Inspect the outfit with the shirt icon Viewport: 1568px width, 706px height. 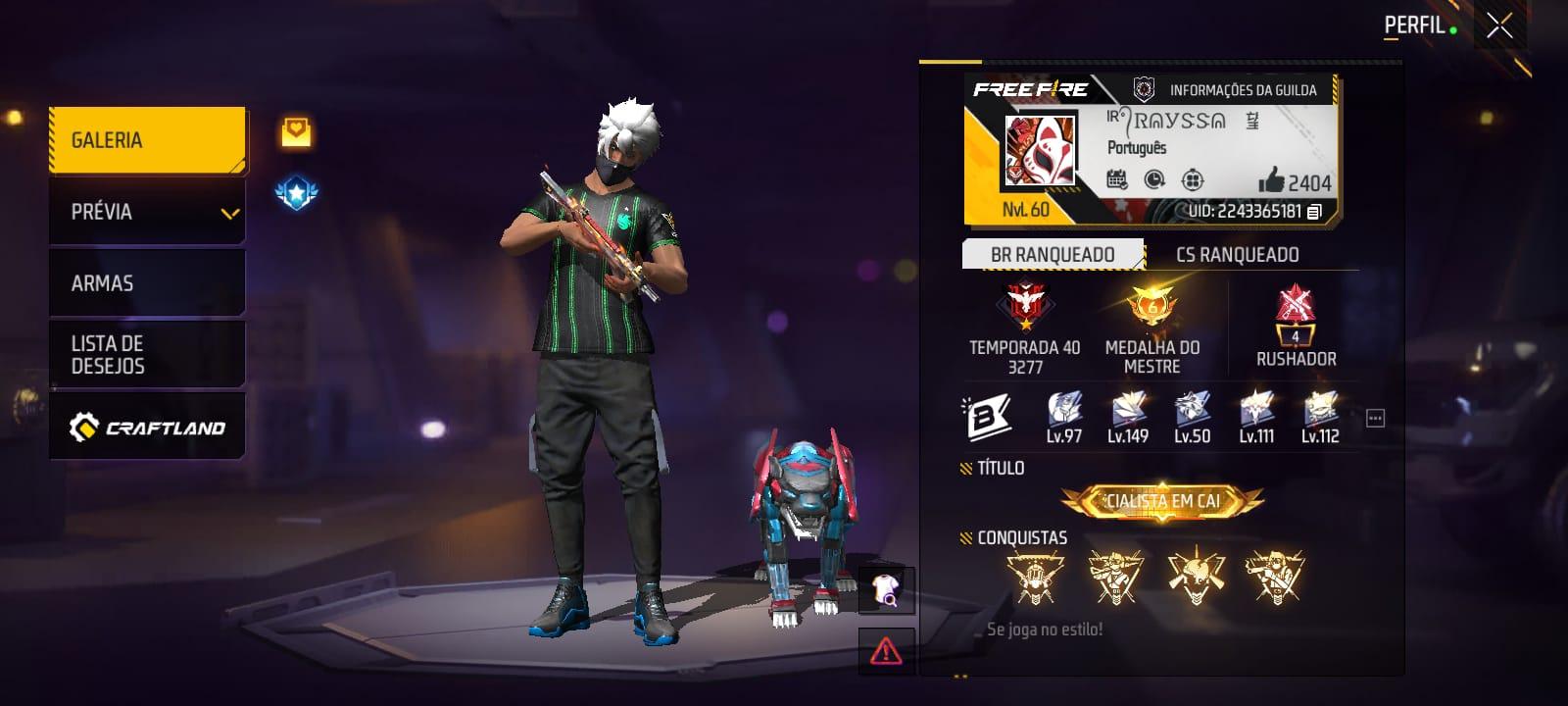click(886, 589)
